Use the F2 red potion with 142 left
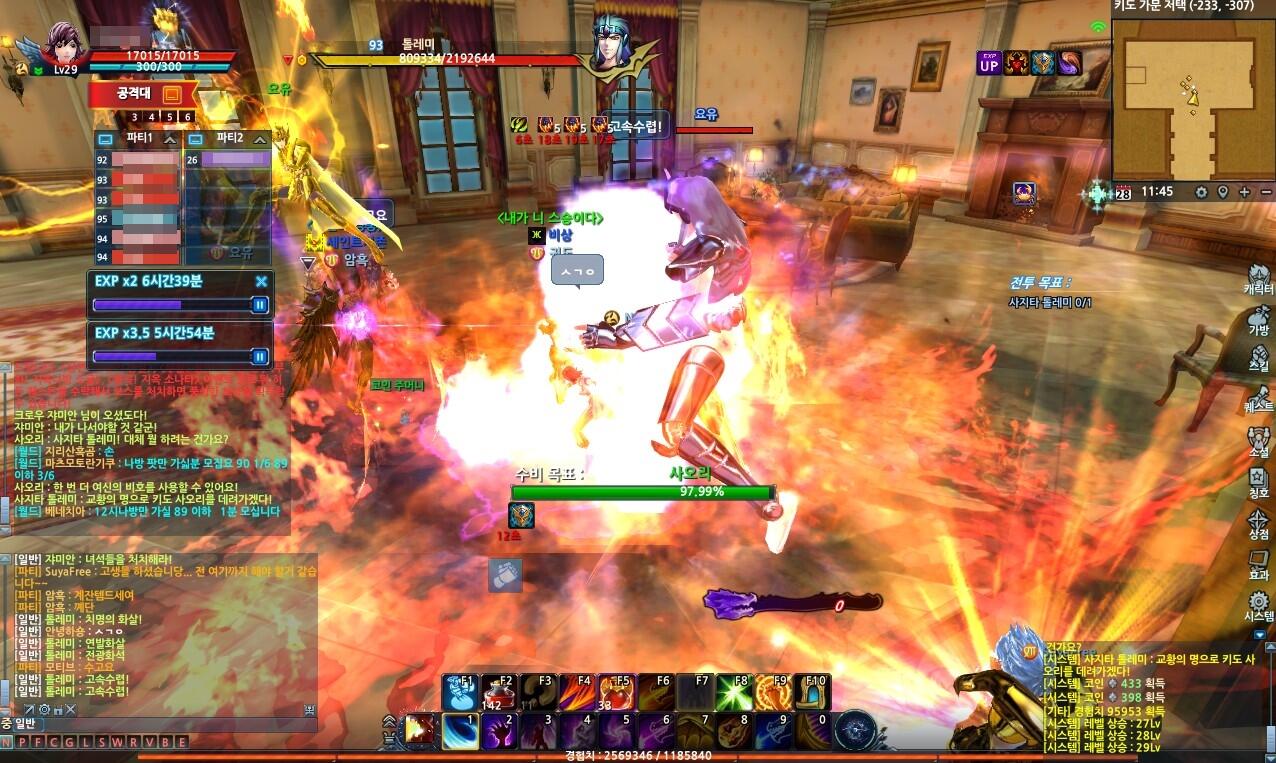Viewport: 1276px width, 763px height. (x=499, y=692)
